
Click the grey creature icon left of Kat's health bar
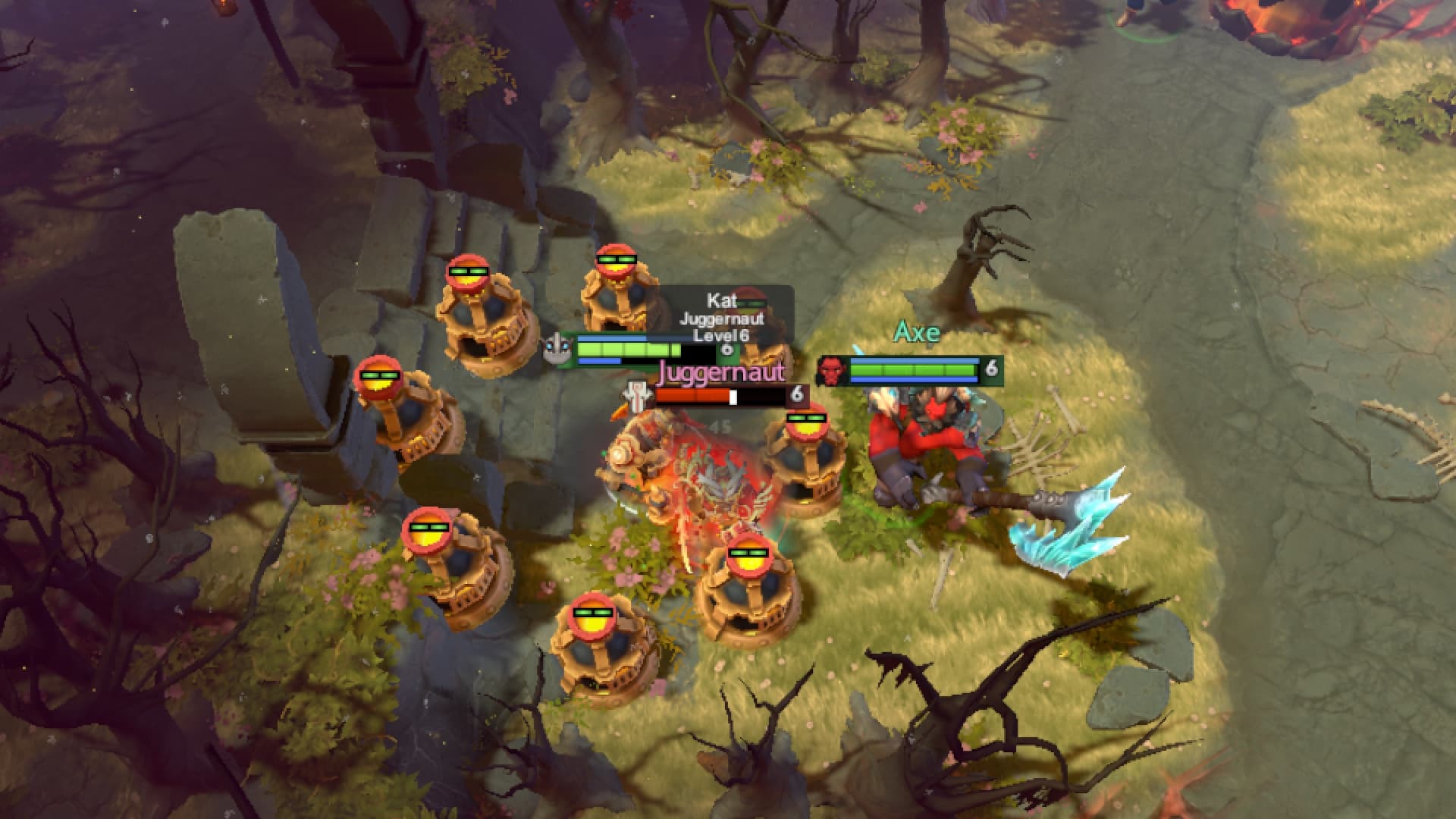click(x=555, y=350)
